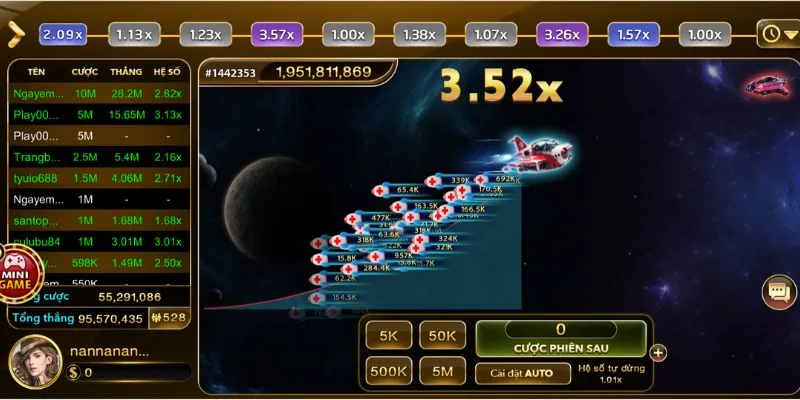
Task: Expand the clock history dropdown
Action: click(776, 33)
